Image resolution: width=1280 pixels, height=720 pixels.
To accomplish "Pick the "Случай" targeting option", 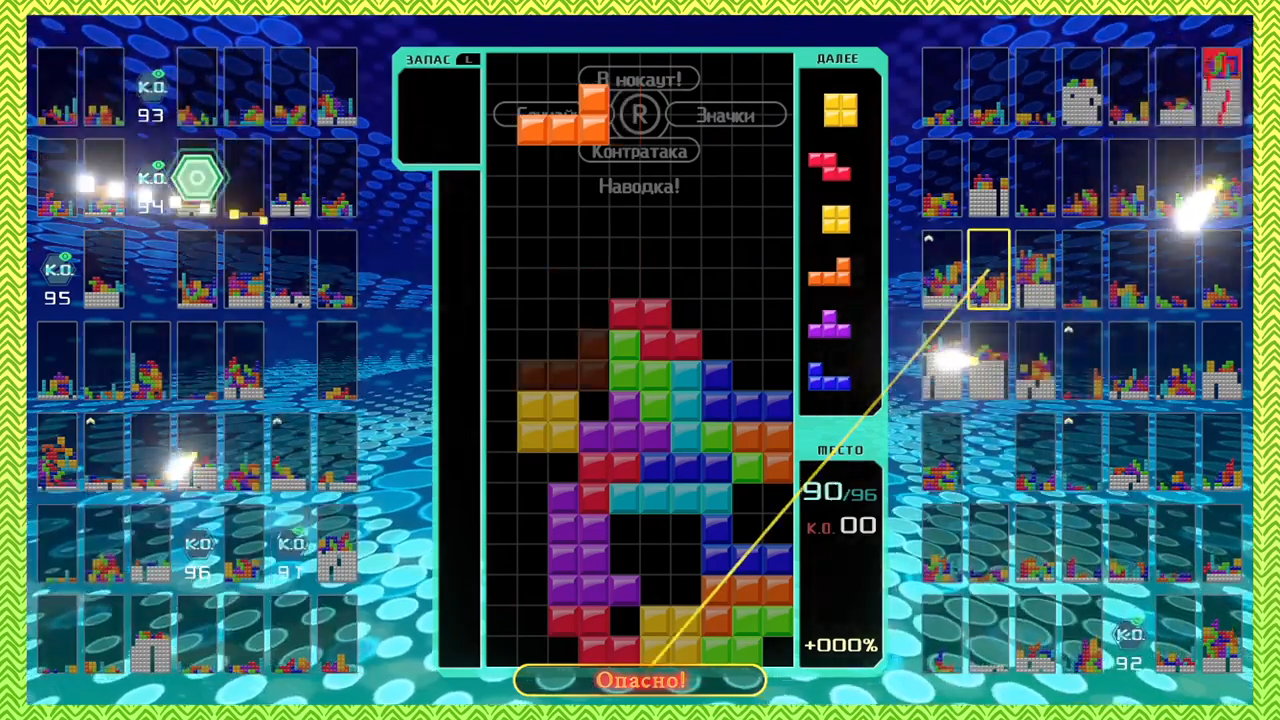I will tap(508, 115).
